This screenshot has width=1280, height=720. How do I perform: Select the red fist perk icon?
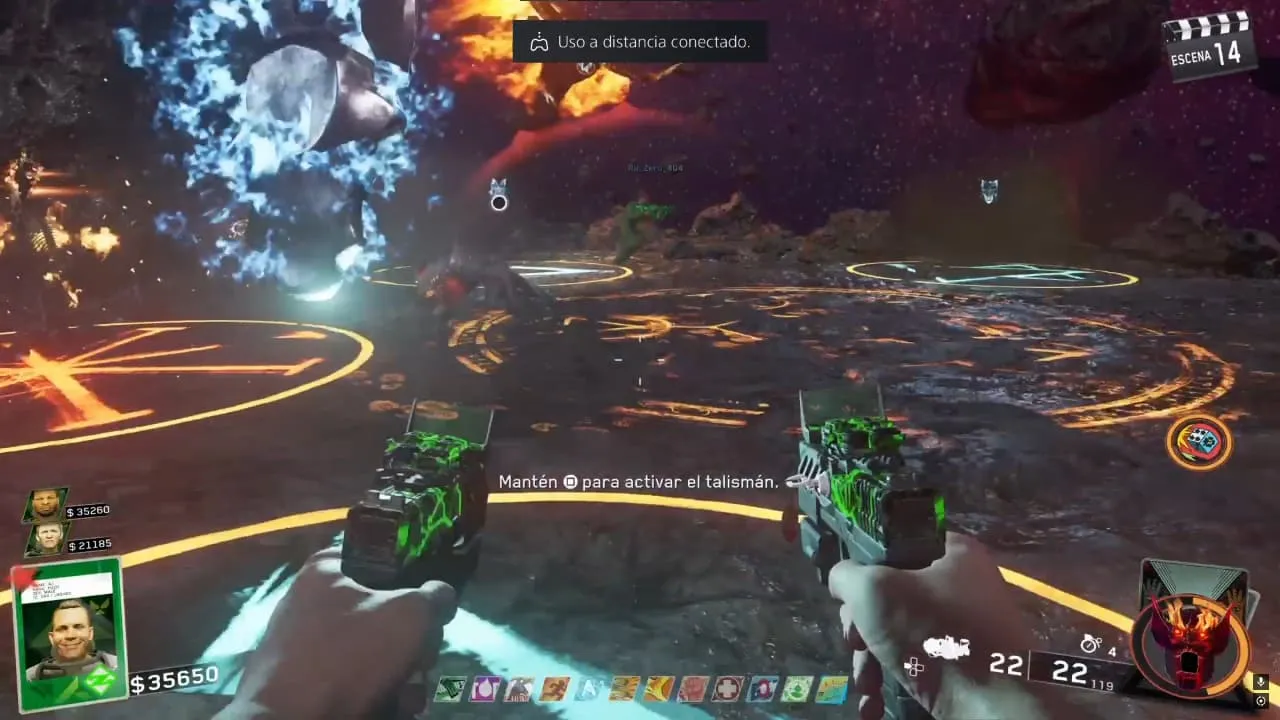(x=692, y=689)
